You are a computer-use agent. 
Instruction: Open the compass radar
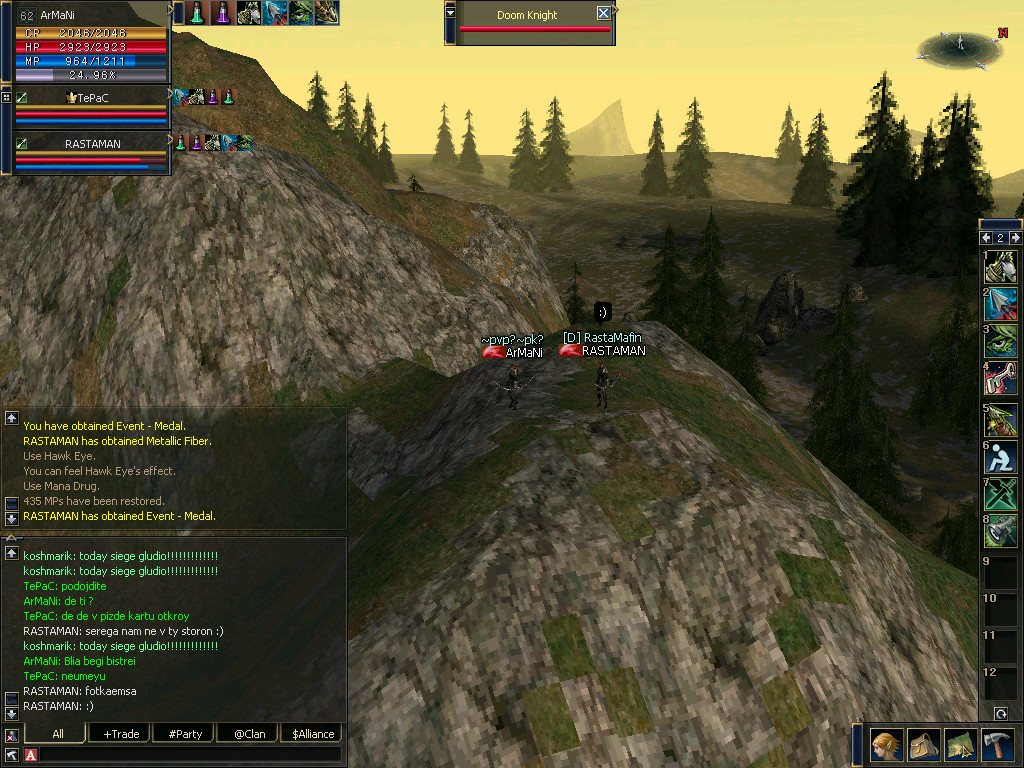point(959,46)
